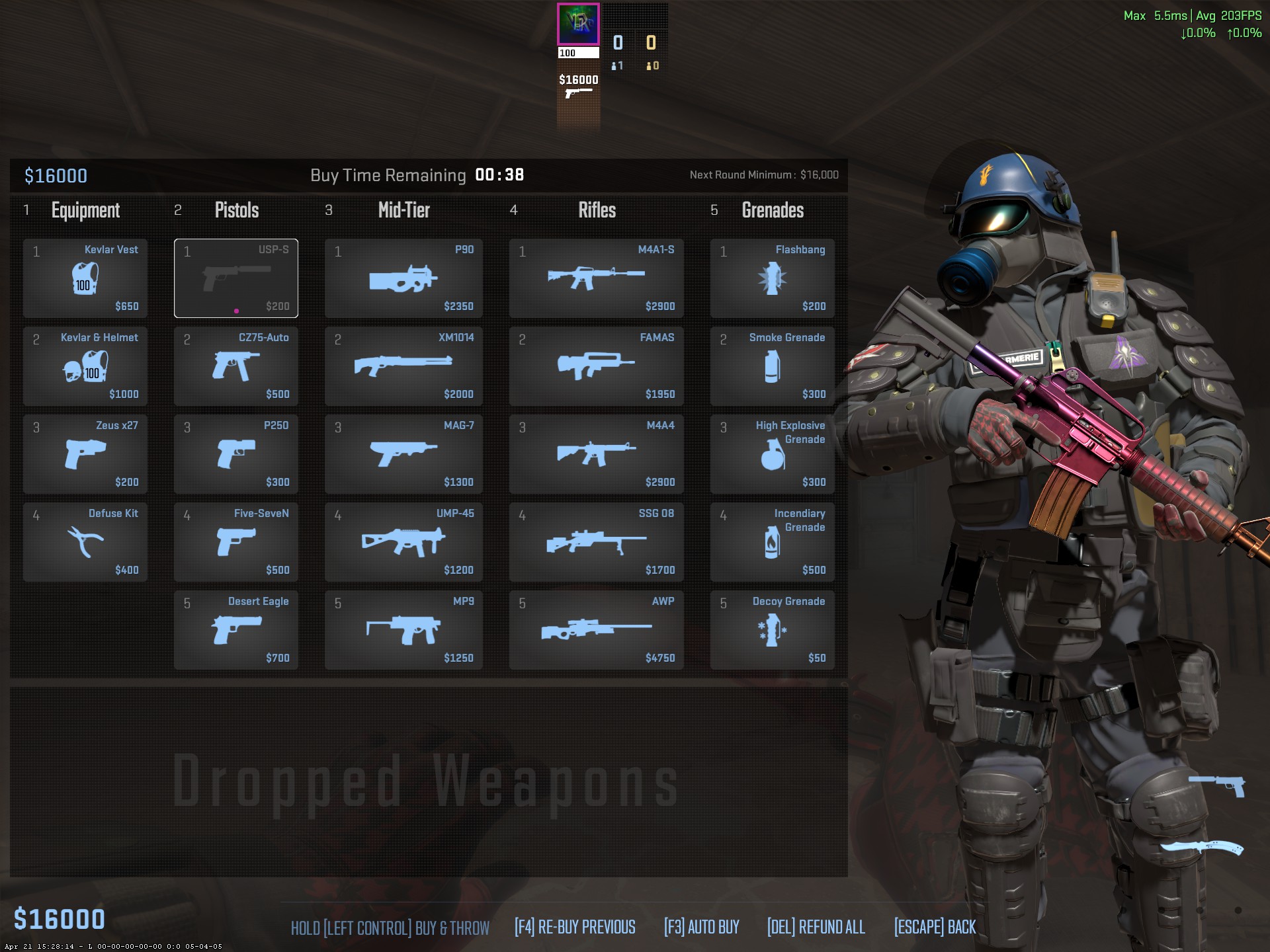Buy a Flashbang grenade
1270x952 pixels.
click(x=772, y=278)
